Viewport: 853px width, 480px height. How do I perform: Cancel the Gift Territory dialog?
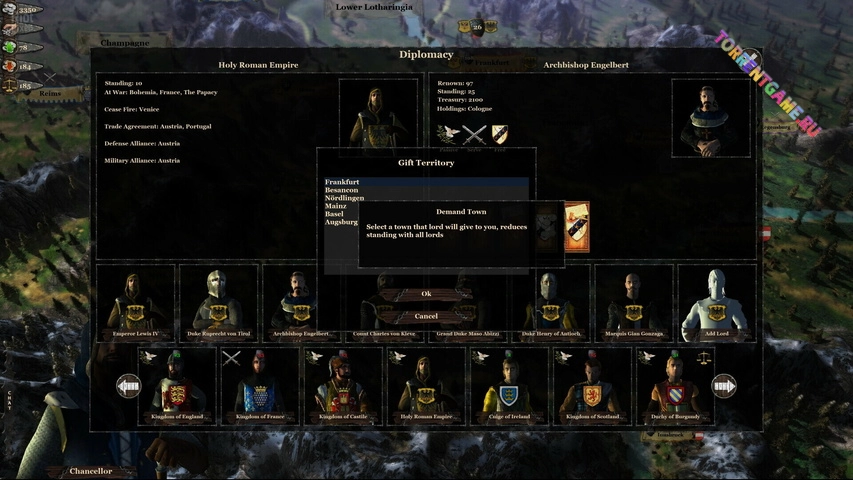[x=426, y=316]
